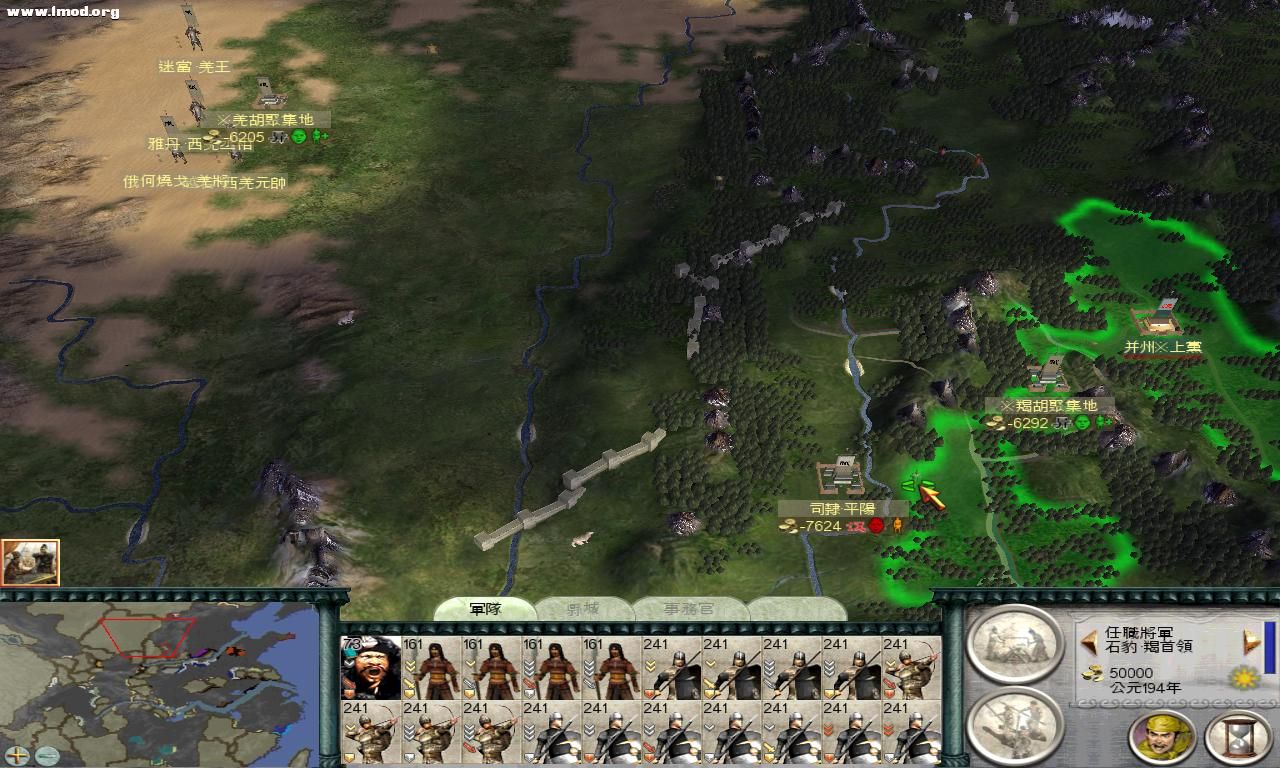
Task: Select the general's portrait unit card
Action: click(371, 667)
